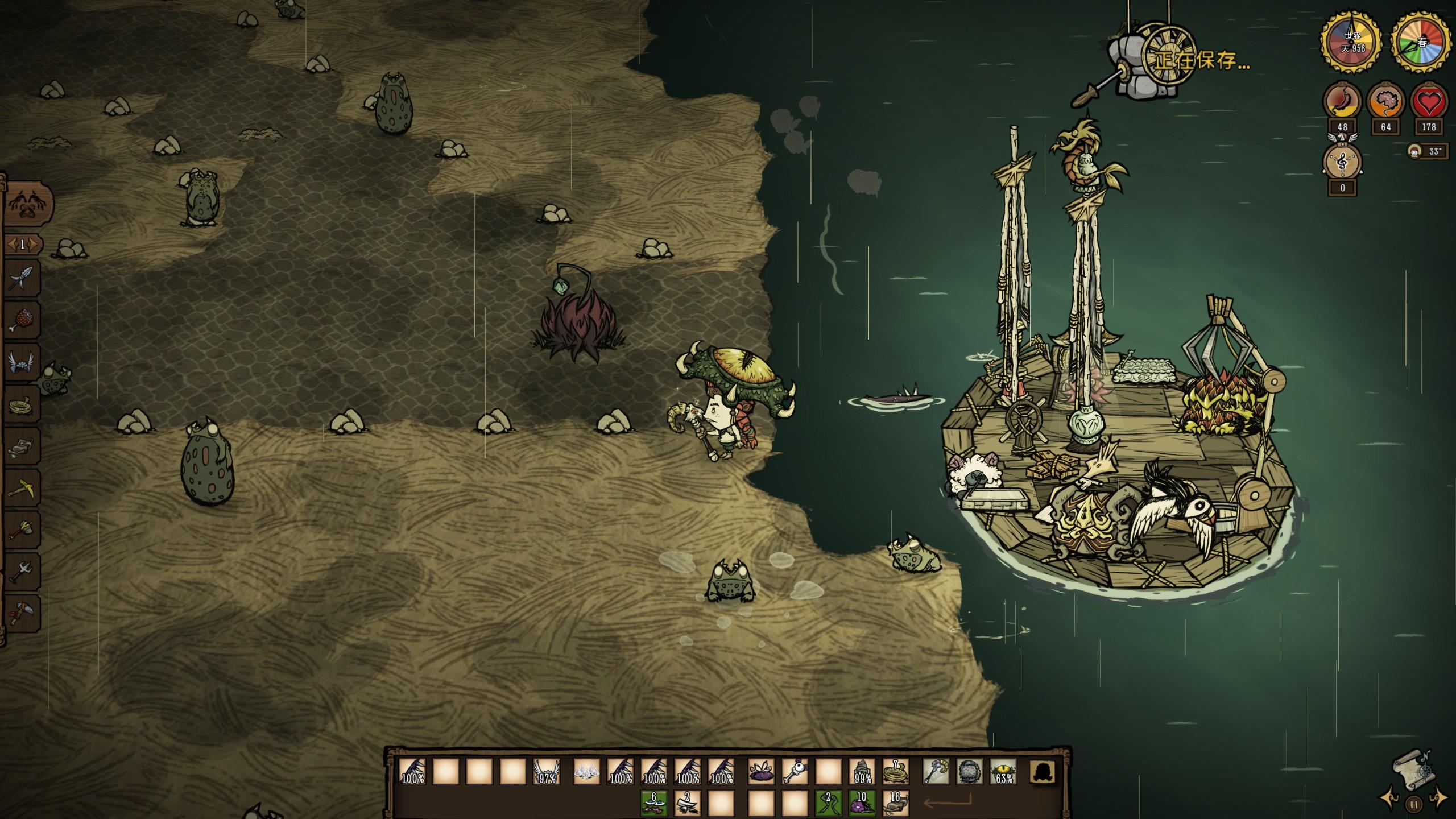1456x819 pixels.
Task: Craft the hammer from pinned recipes
Action: [x=23, y=530]
